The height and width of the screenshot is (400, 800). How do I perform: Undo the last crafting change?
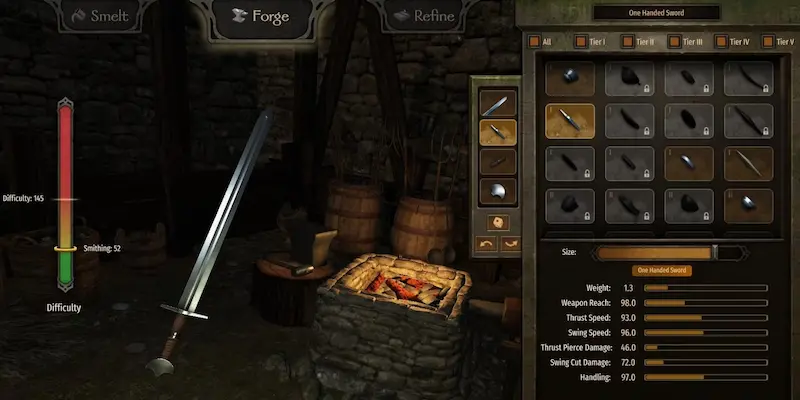click(486, 243)
